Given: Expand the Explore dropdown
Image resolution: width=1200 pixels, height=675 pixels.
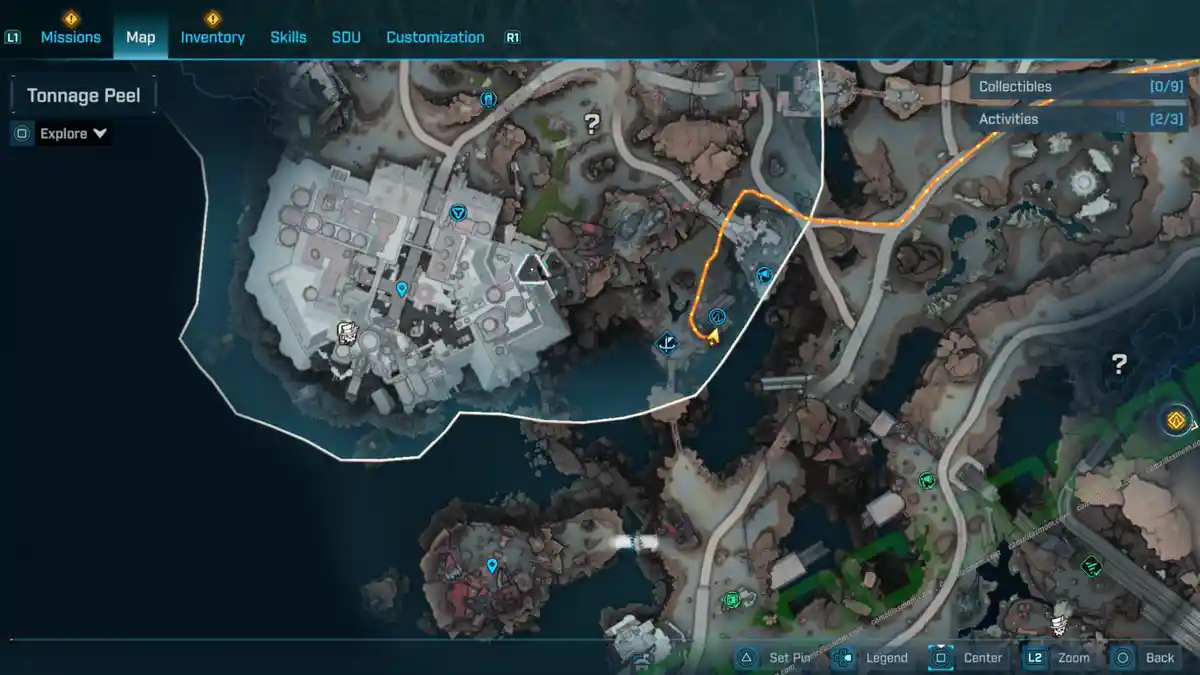Looking at the screenshot, I should 73,134.
